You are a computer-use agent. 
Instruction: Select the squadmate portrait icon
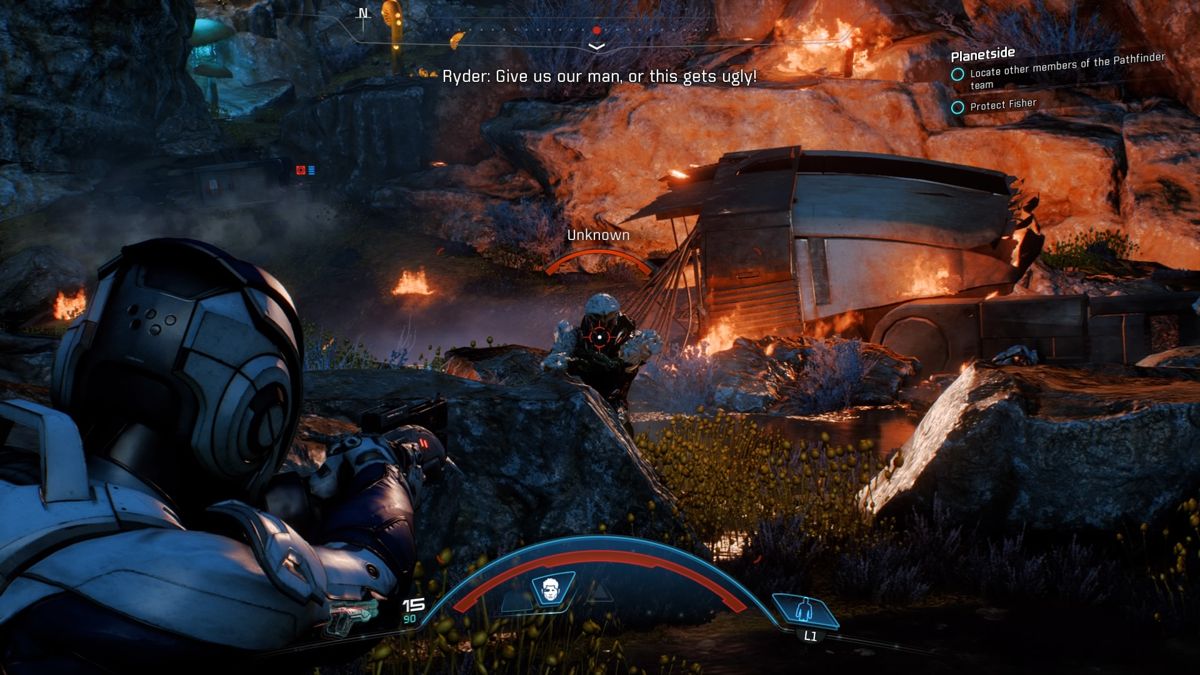pos(548,589)
